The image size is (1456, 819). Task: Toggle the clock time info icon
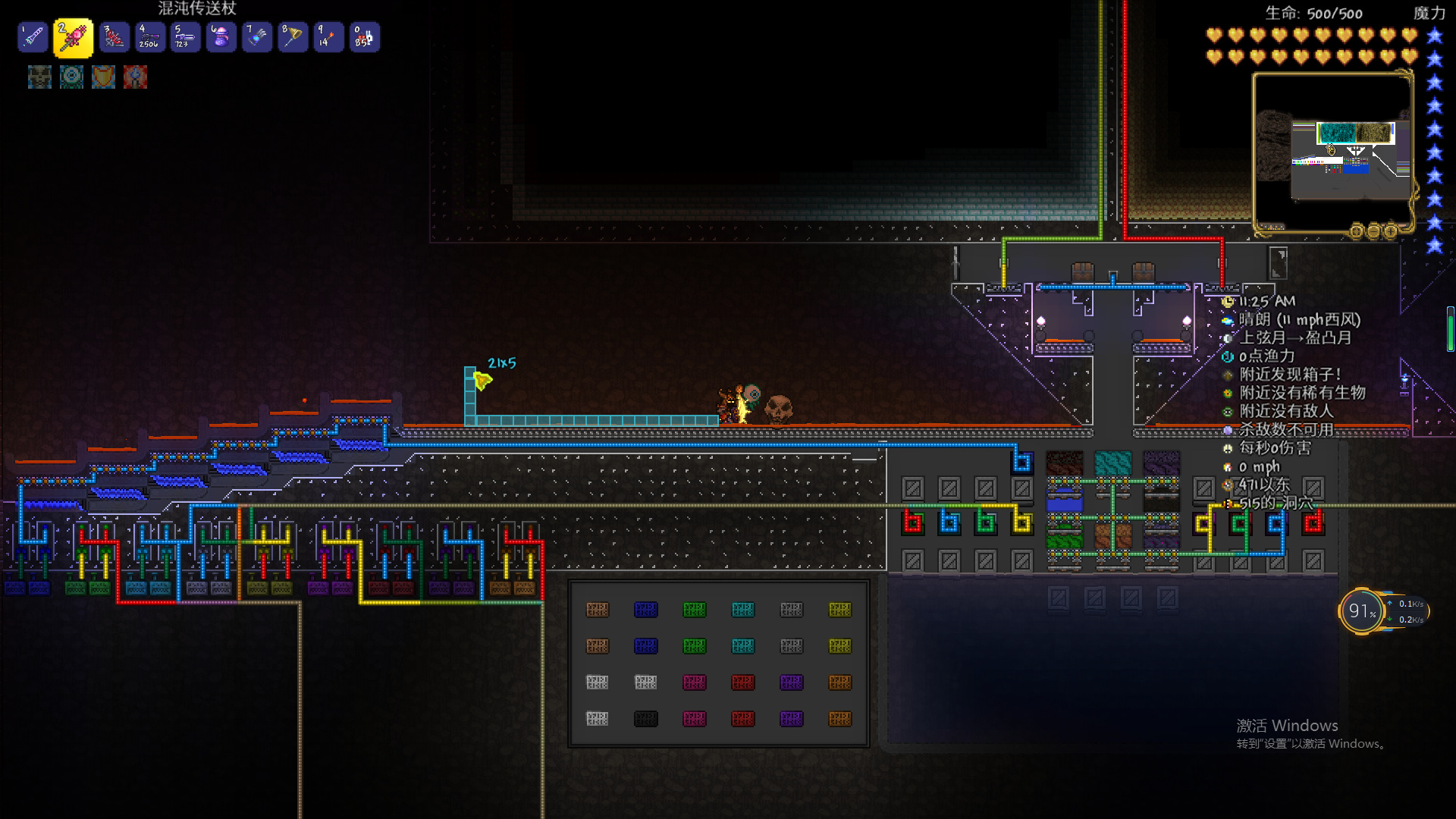click(x=1228, y=302)
